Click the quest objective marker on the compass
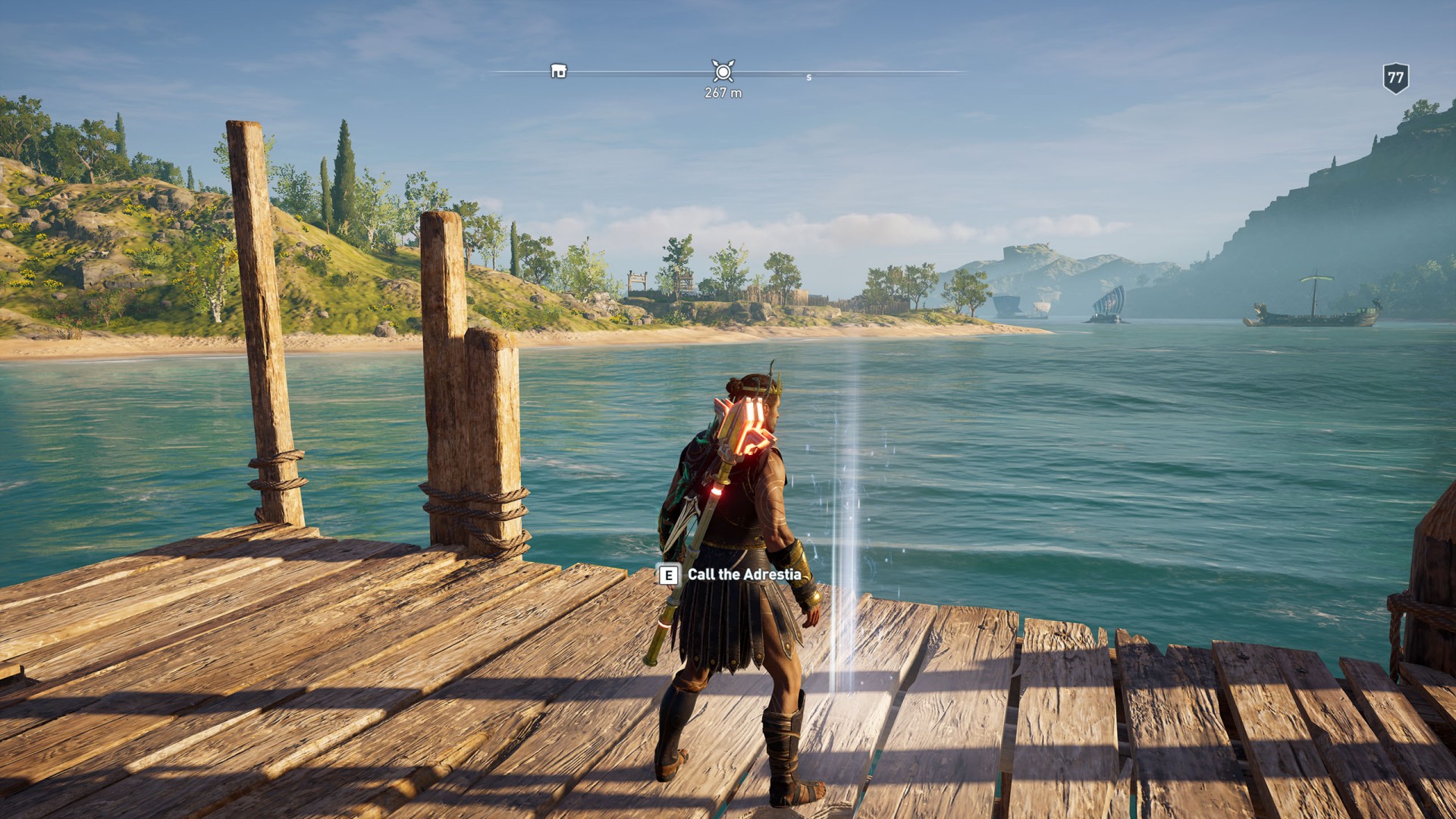This screenshot has height=819, width=1456. [723, 71]
